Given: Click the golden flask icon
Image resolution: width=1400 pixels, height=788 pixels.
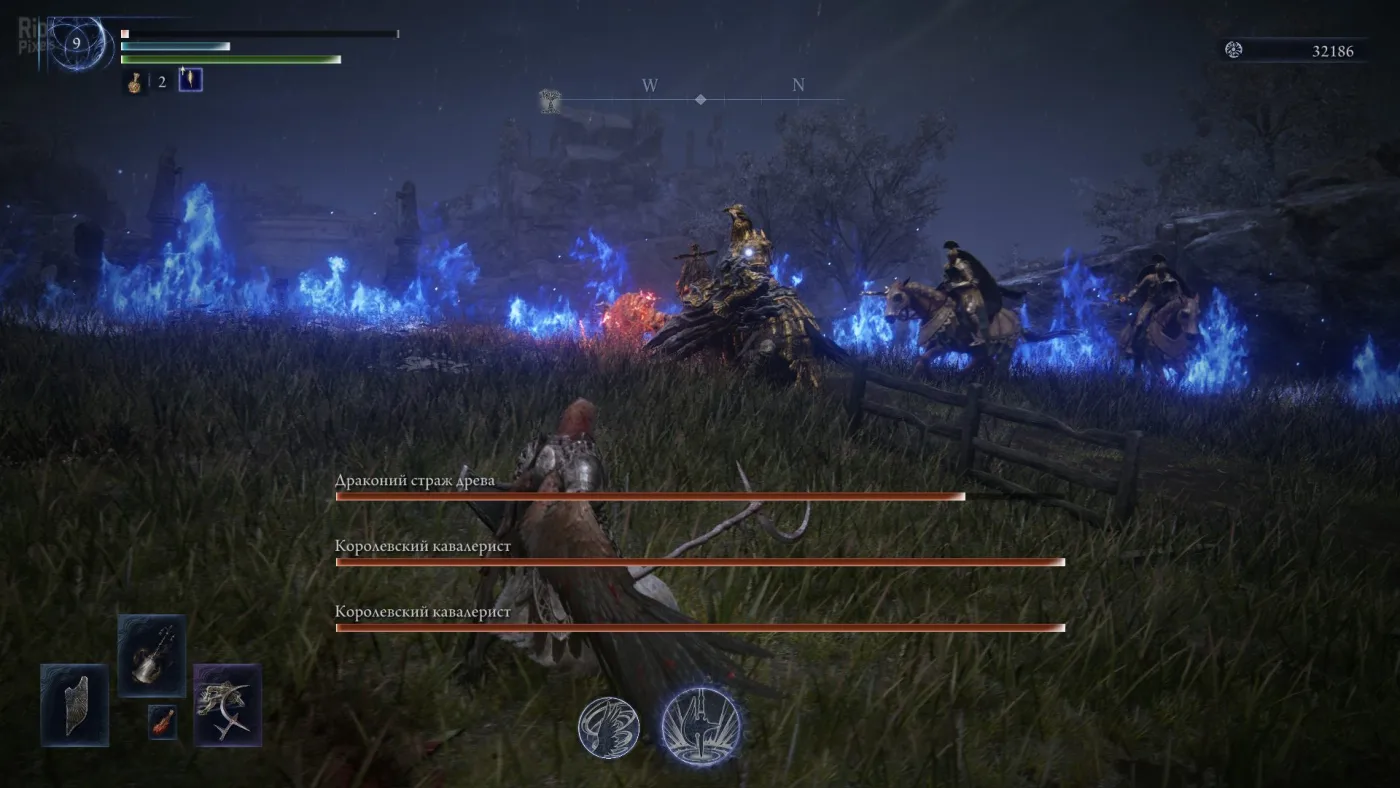Looking at the screenshot, I should click(134, 82).
